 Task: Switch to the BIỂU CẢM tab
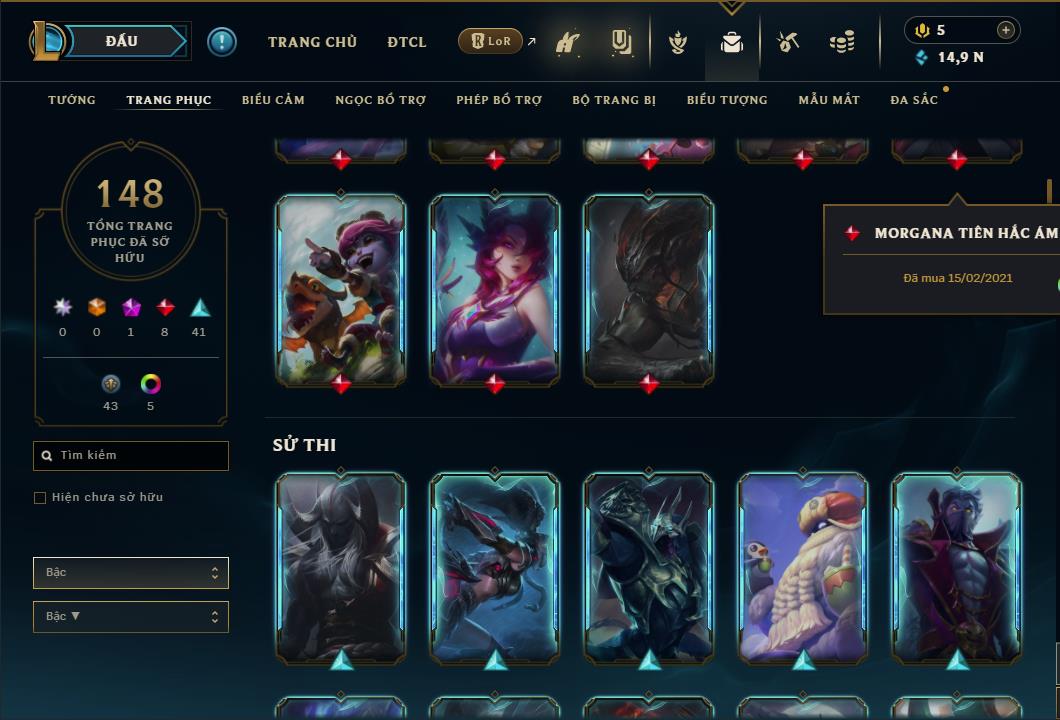(x=273, y=100)
